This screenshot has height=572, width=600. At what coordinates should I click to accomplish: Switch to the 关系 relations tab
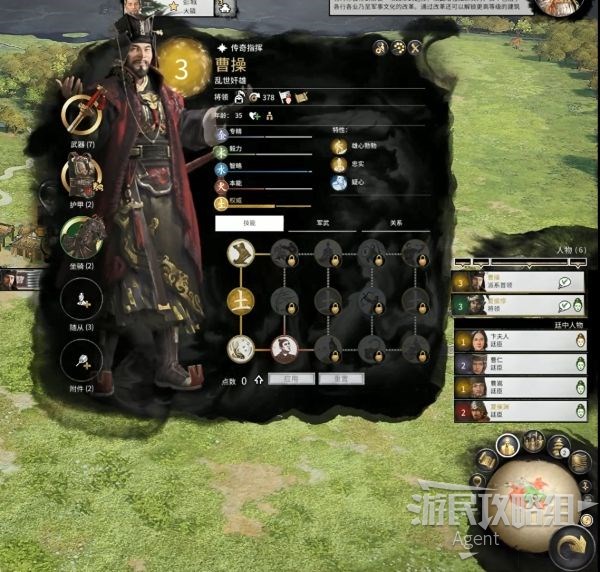click(396, 224)
